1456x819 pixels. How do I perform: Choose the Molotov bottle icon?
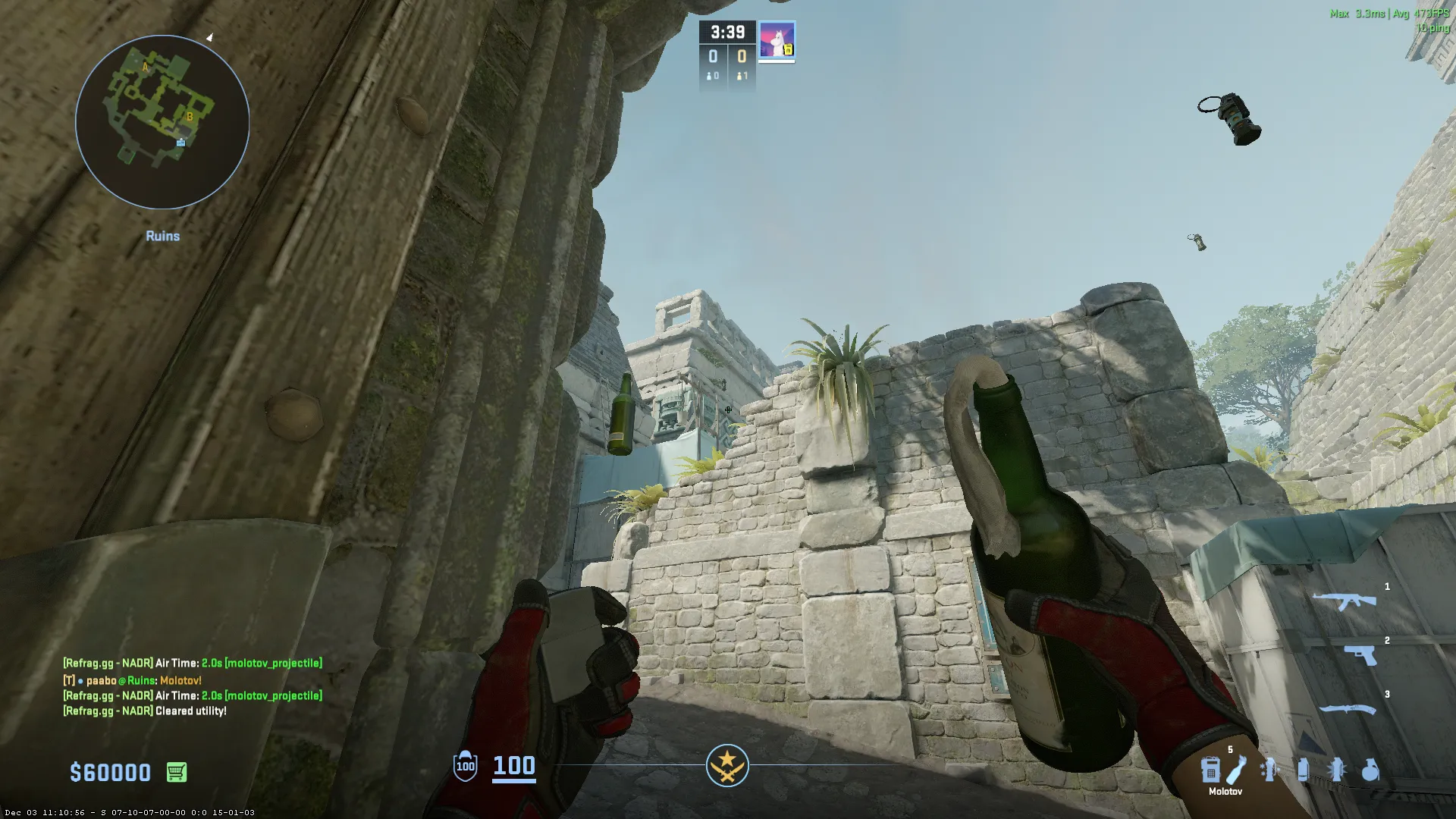tap(1236, 769)
